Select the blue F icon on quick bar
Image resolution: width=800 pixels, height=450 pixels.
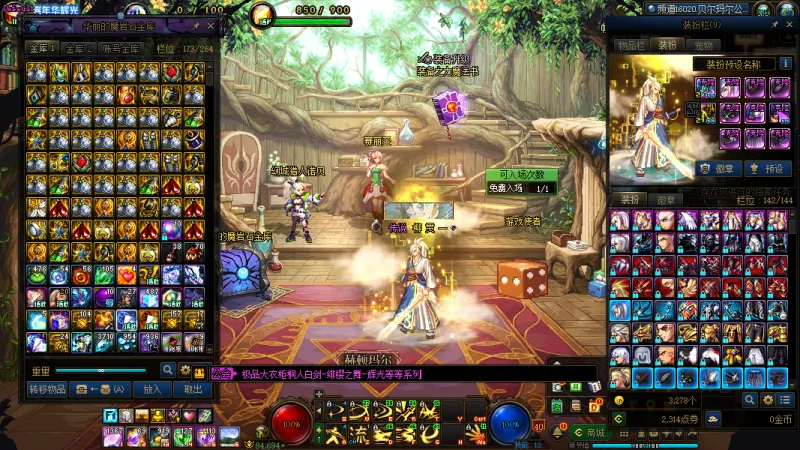110,415
